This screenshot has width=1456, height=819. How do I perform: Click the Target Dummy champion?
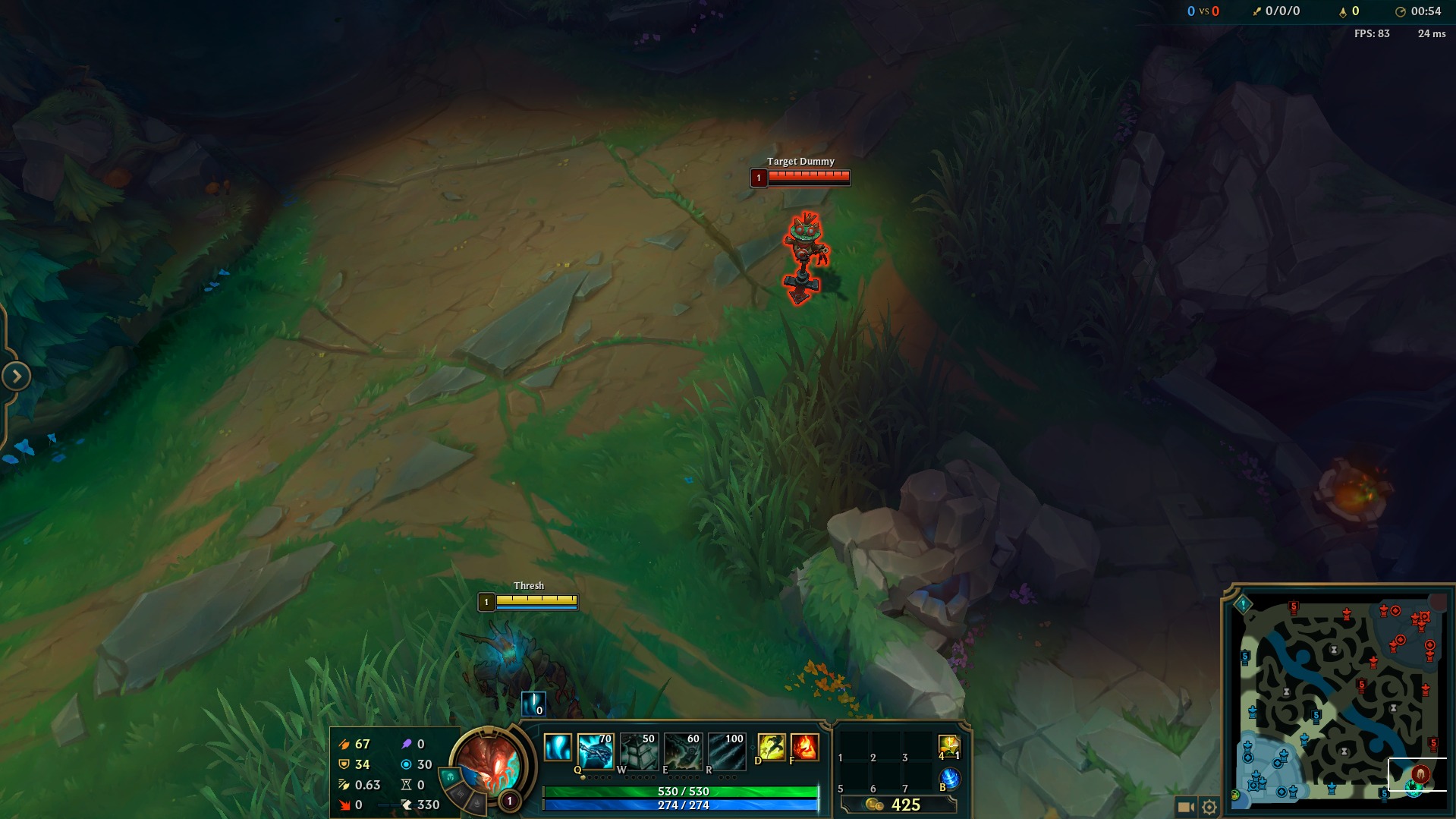click(804, 250)
